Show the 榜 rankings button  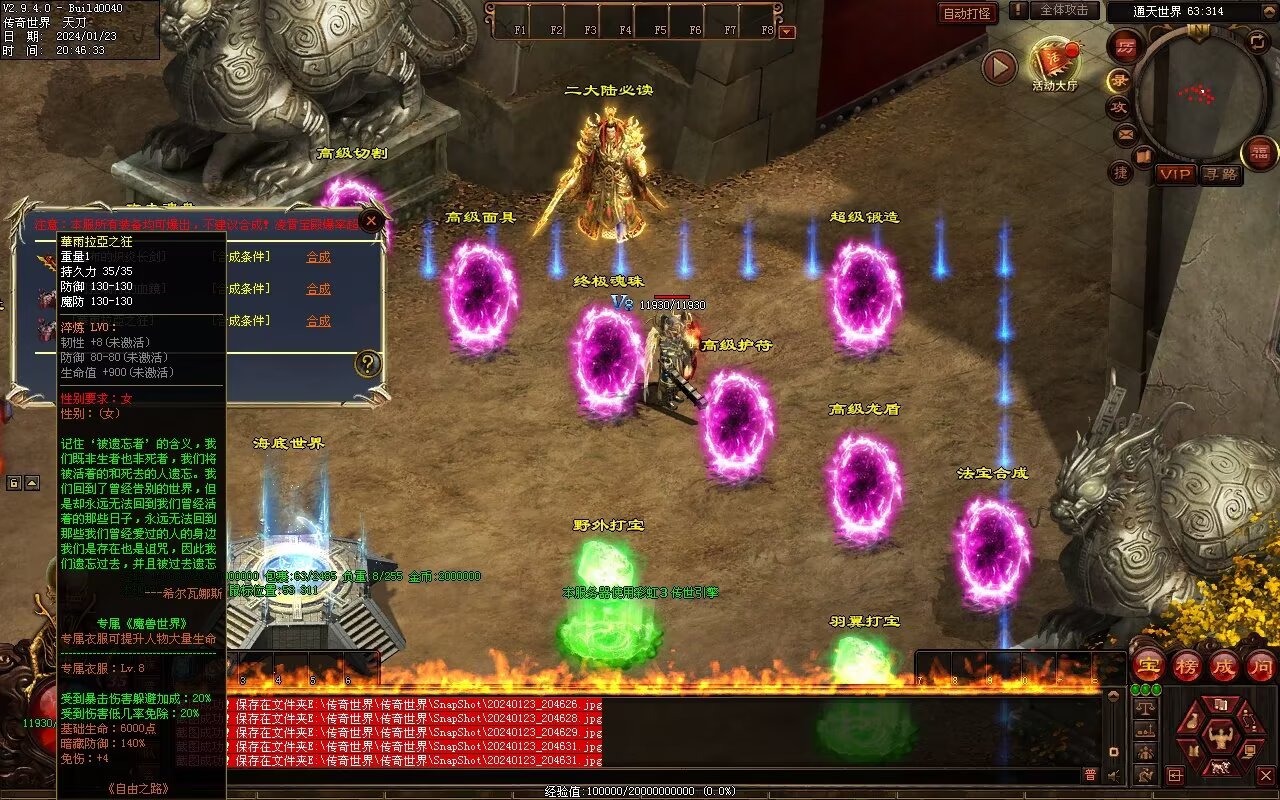[x=1186, y=665]
